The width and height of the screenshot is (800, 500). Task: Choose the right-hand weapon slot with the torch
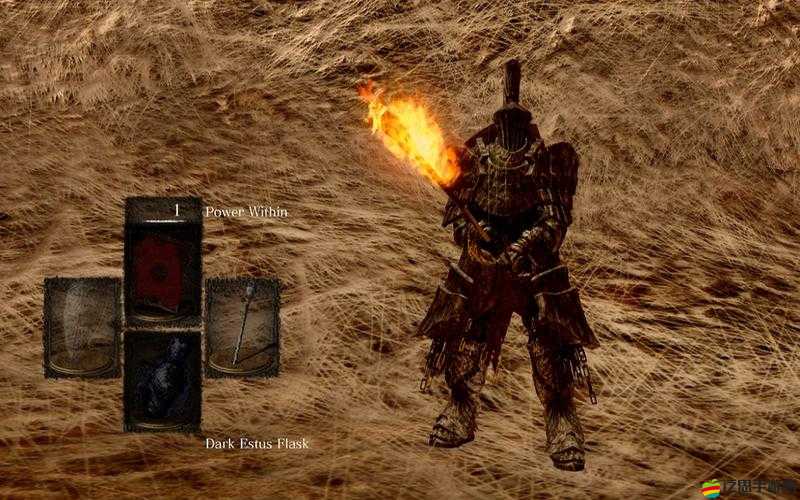(242, 327)
